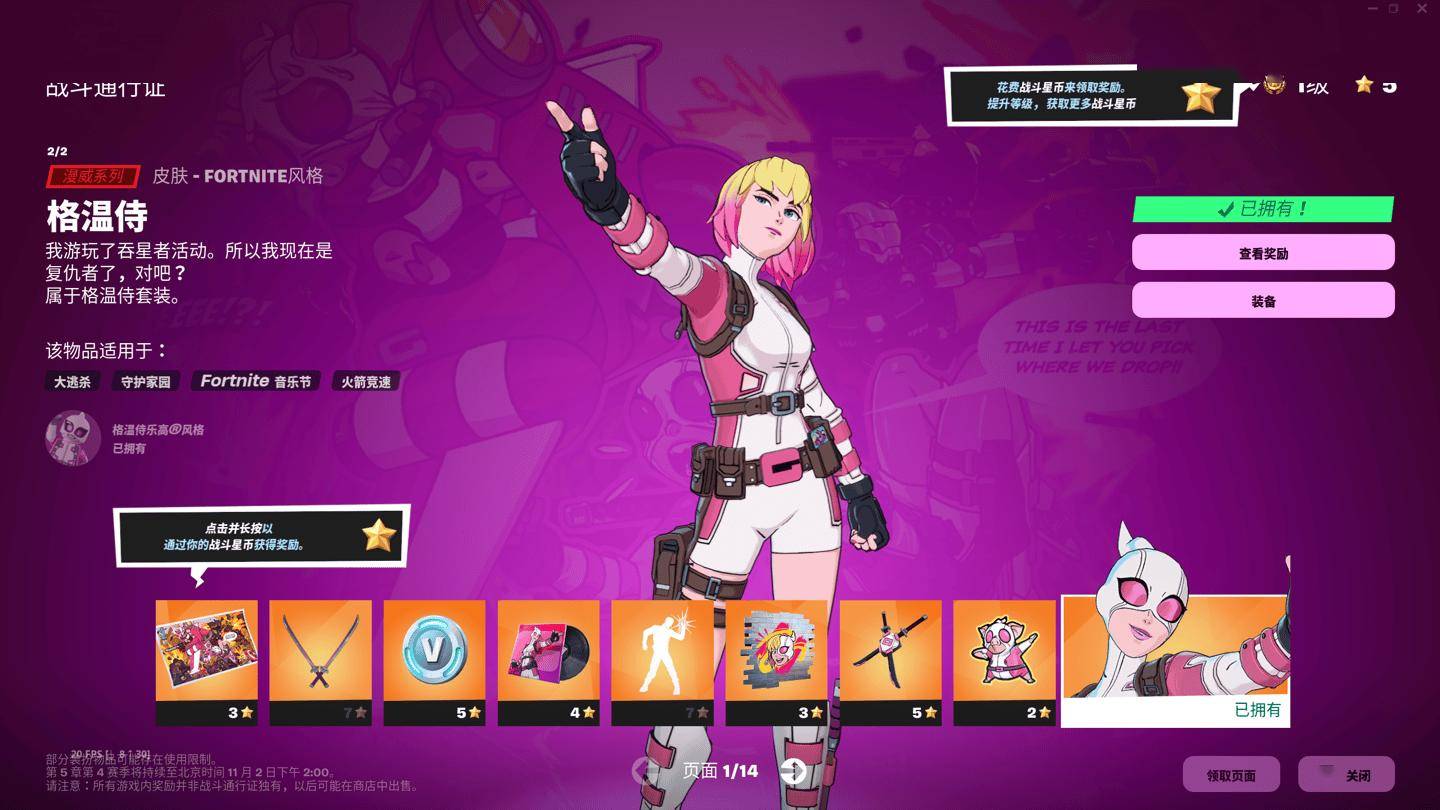Select the 格温侍乐高 LEGO style thumbnail
The height and width of the screenshot is (810, 1440).
point(73,438)
